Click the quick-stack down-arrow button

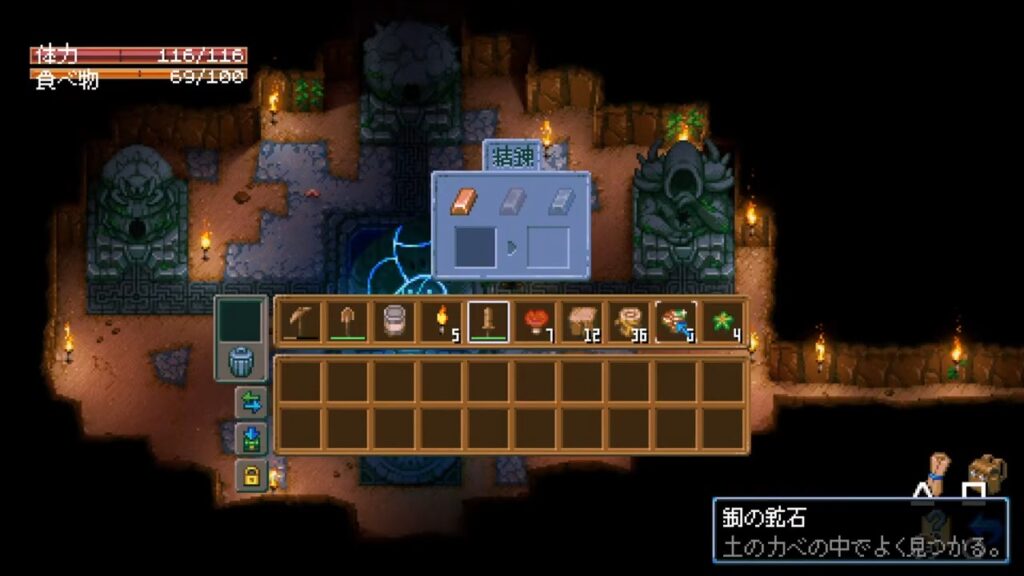click(250, 438)
